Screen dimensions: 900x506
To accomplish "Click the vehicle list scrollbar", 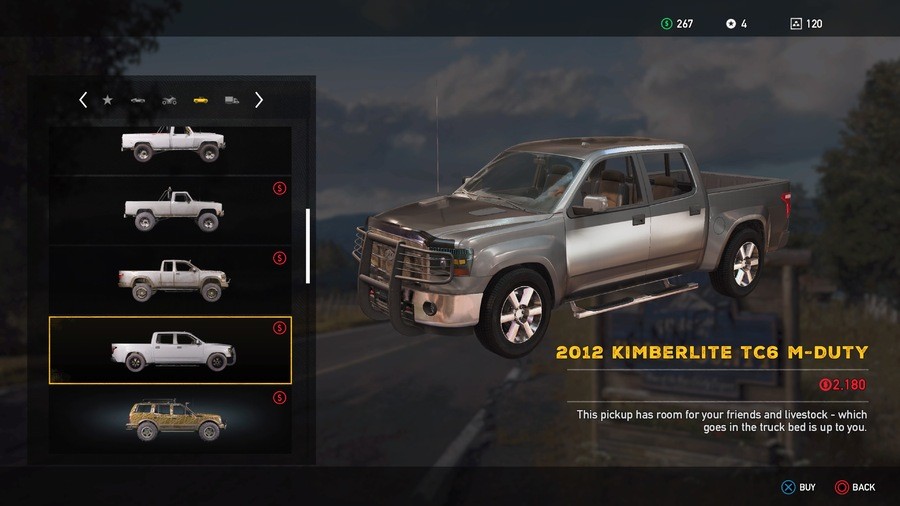I will 308,245.
